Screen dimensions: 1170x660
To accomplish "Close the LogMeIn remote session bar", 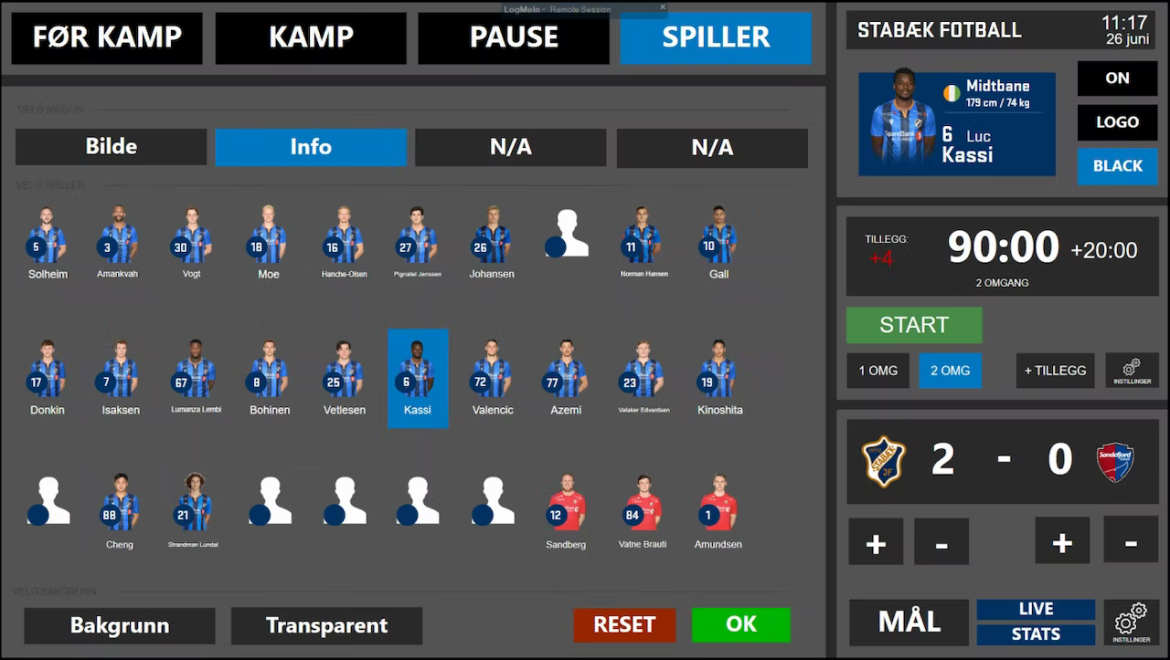I will point(662,7).
